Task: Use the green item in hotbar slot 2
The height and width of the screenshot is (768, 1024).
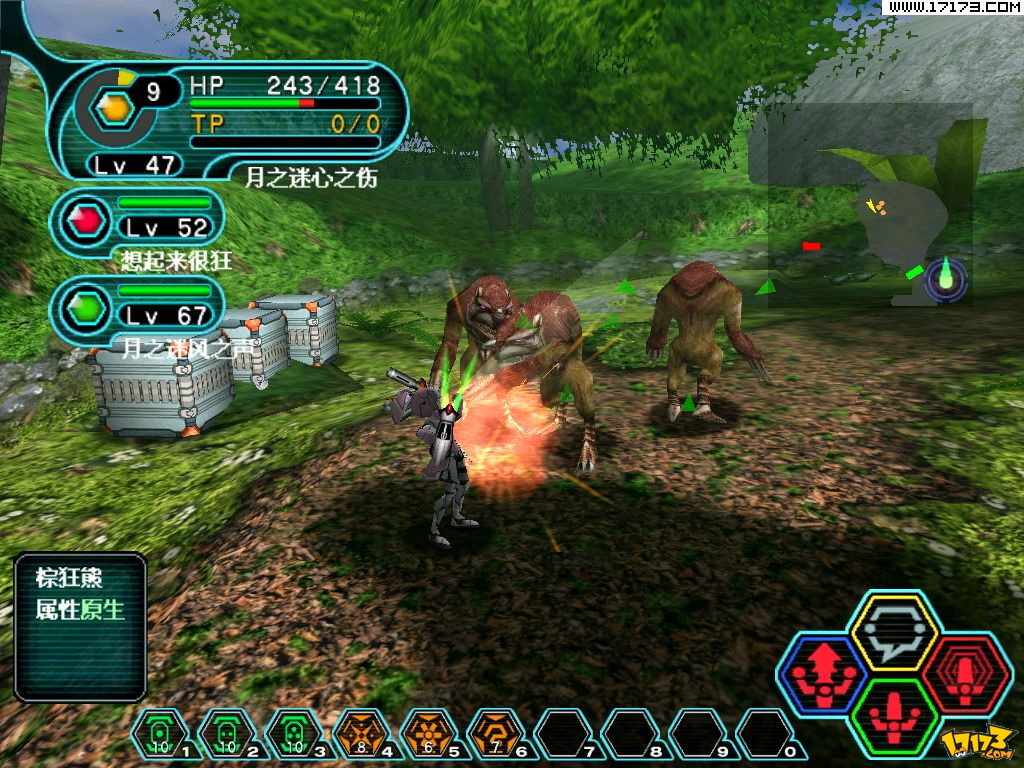Action: pyautogui.click(x=226, y=735)
